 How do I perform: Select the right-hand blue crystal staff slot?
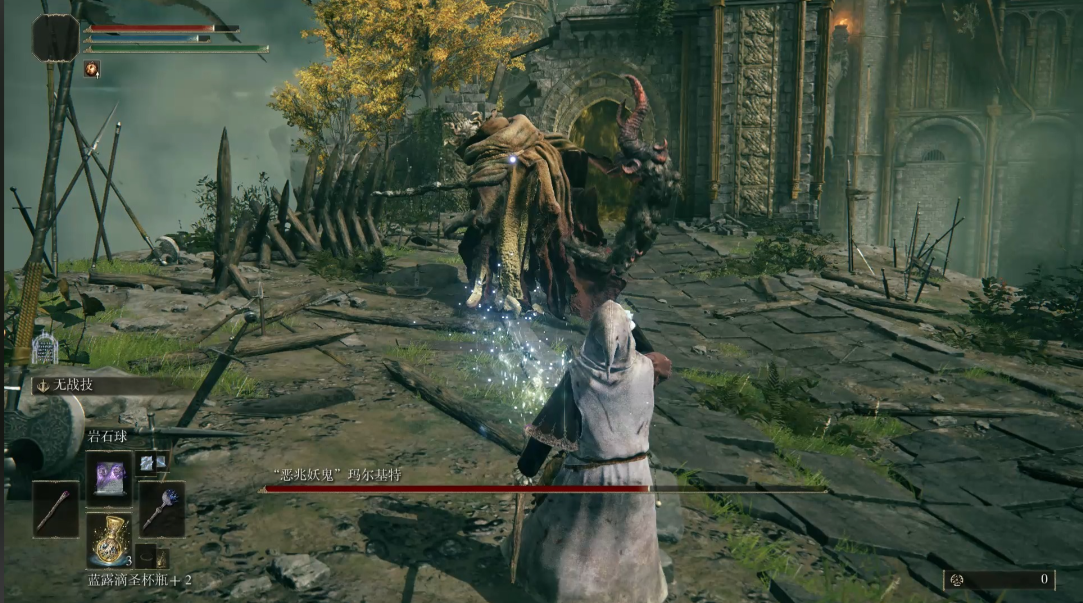point(160,508)
